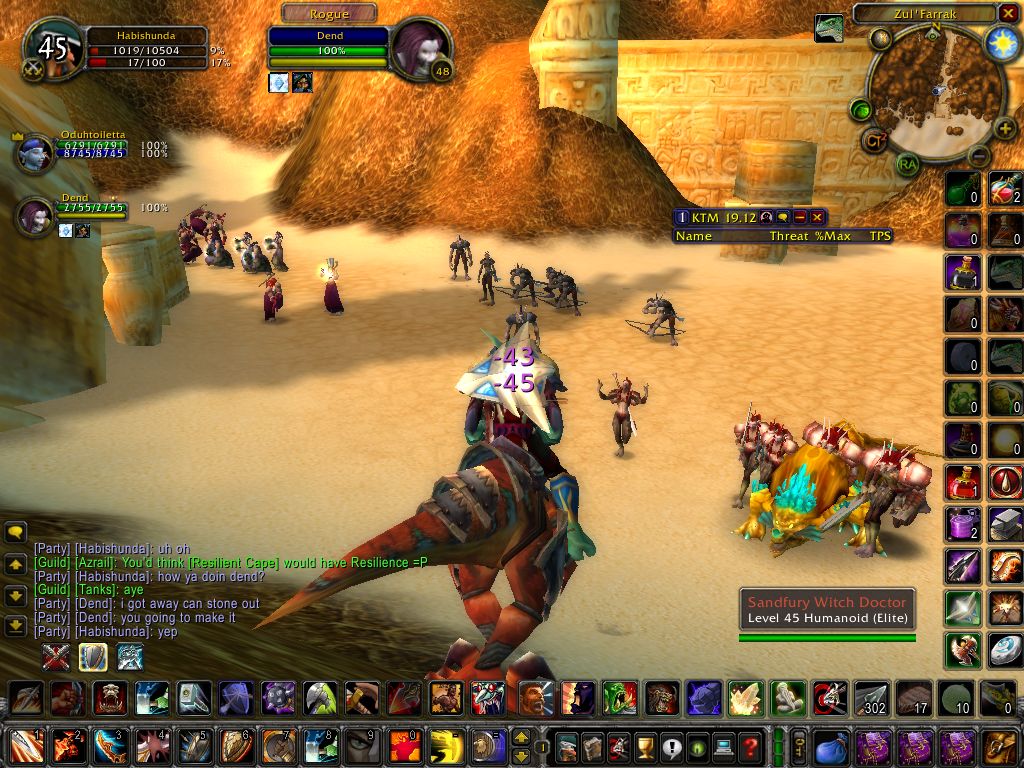Open the golden key ring button
The image size is (1024, 768).
800,746
